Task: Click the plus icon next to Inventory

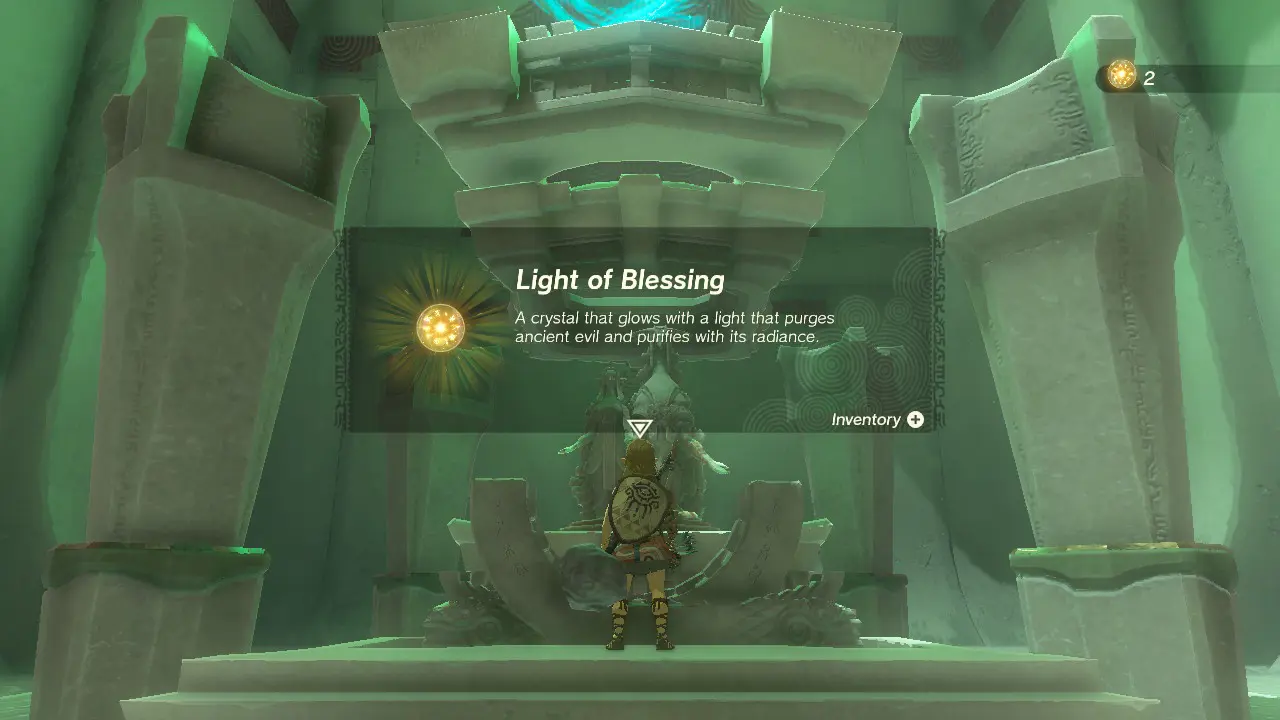Action: tap(915, 420)
